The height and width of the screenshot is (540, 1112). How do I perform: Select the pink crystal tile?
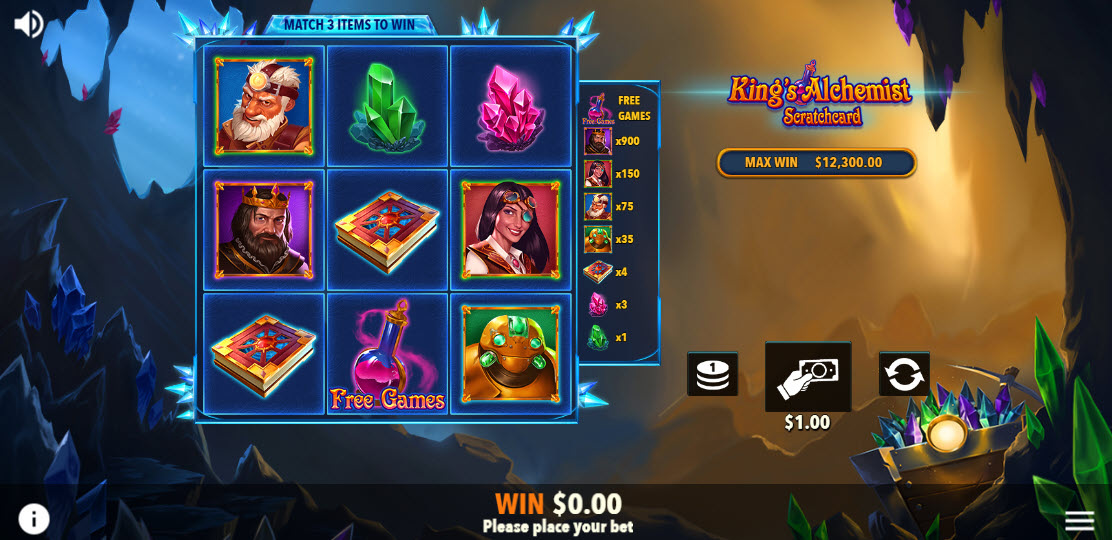(511, 106)
